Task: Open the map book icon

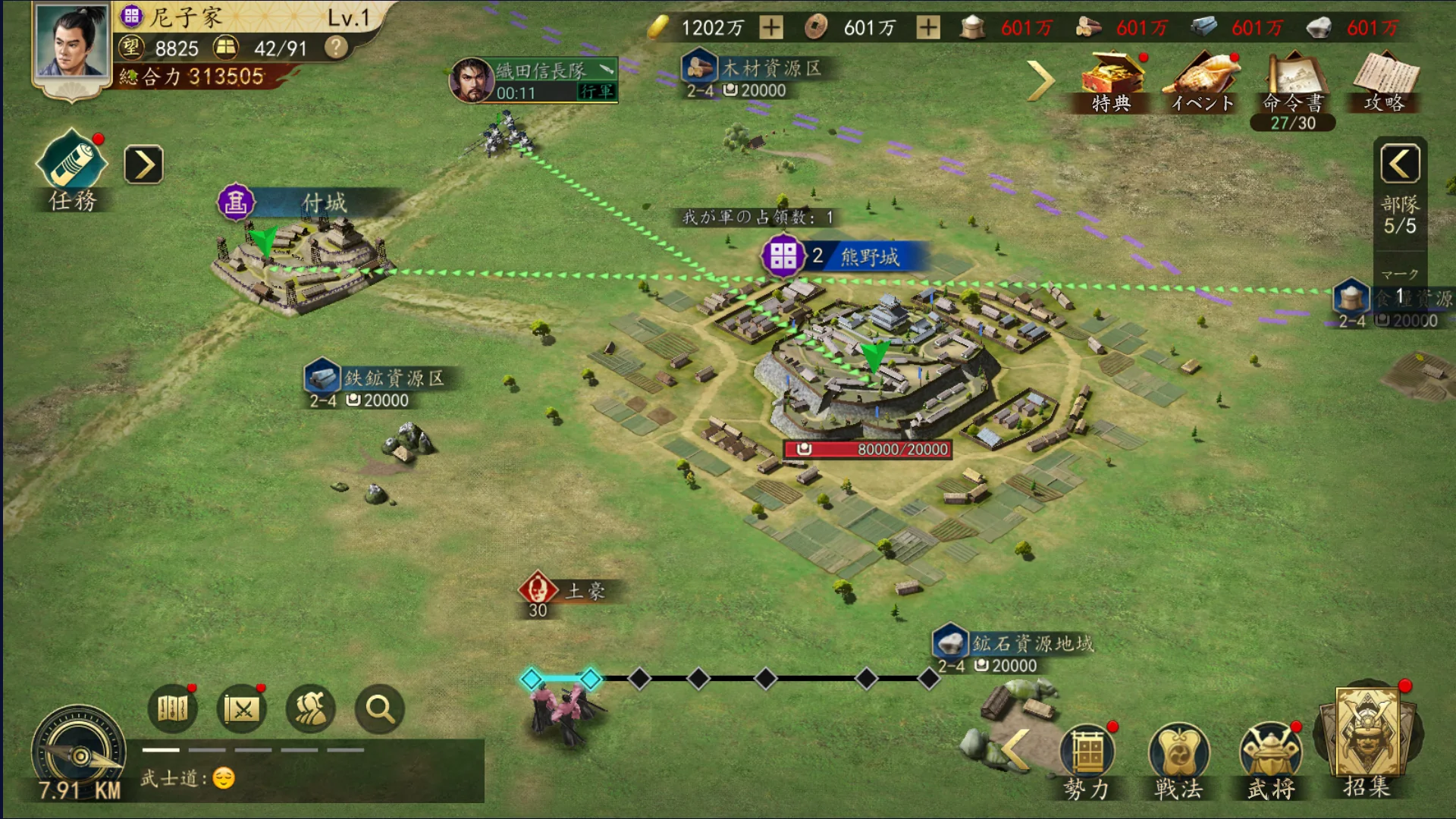Action: (172, 709)
